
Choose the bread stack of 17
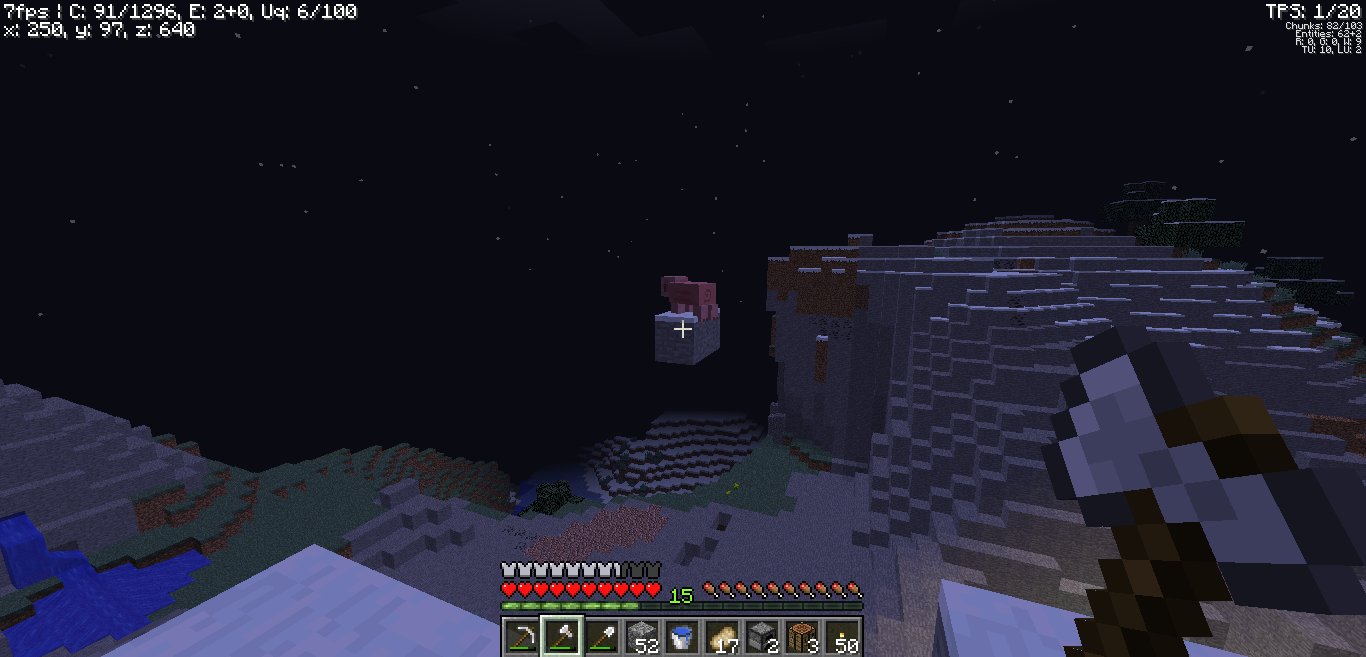(x=722, y=636)
